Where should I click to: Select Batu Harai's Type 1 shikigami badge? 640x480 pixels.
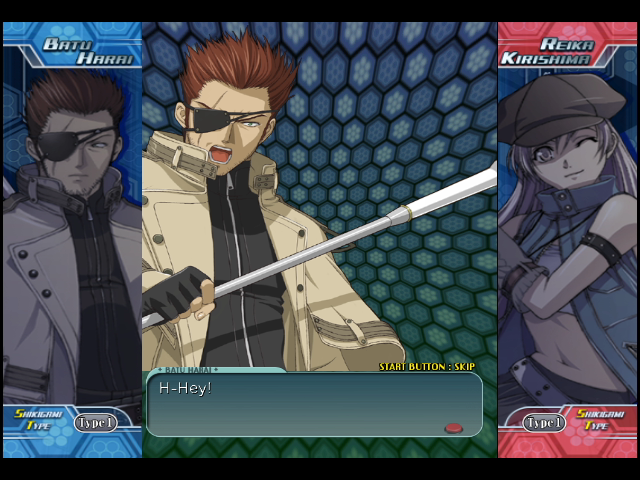[x=96, y=423]
